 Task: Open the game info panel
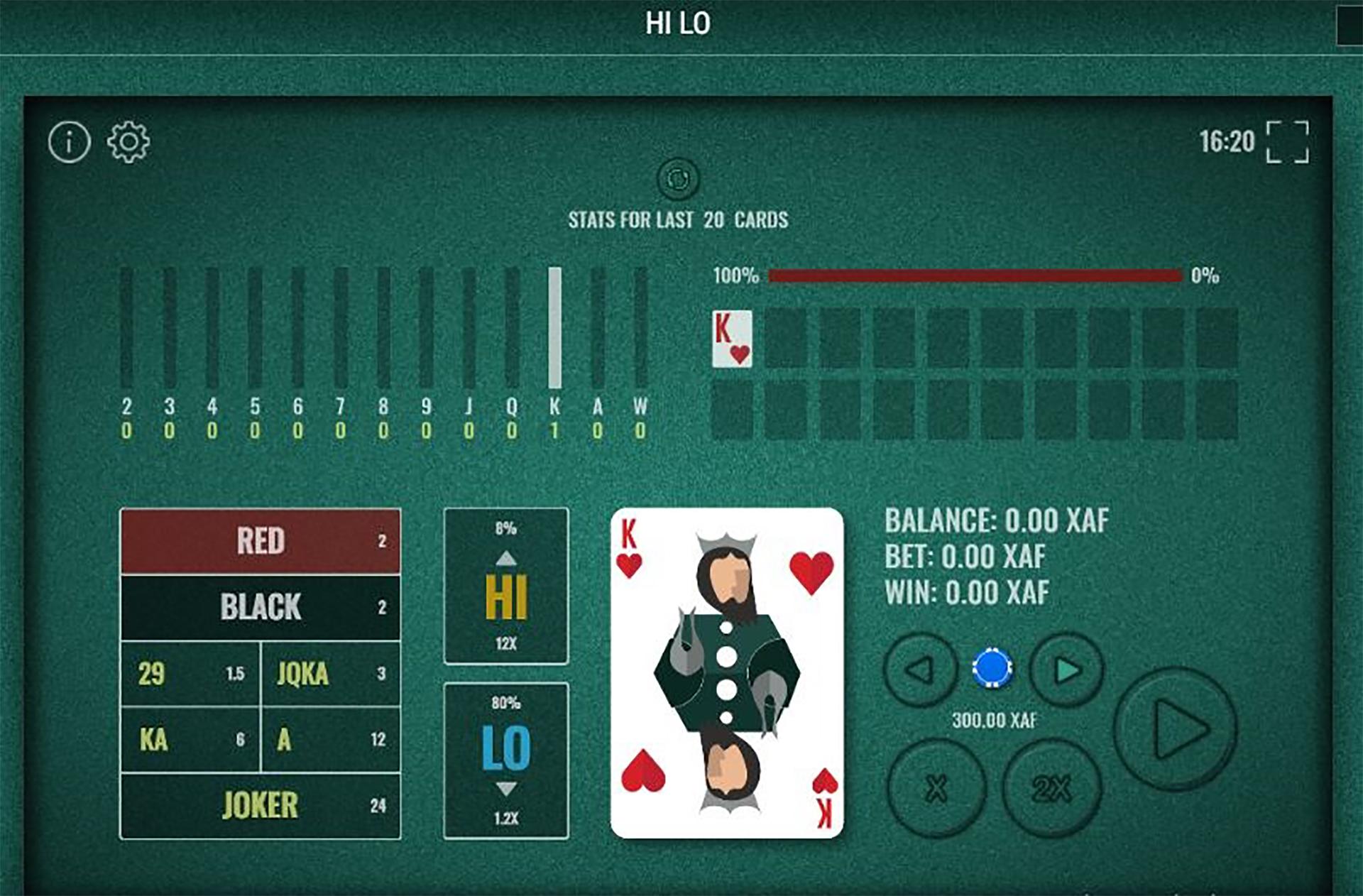[69, 142]
